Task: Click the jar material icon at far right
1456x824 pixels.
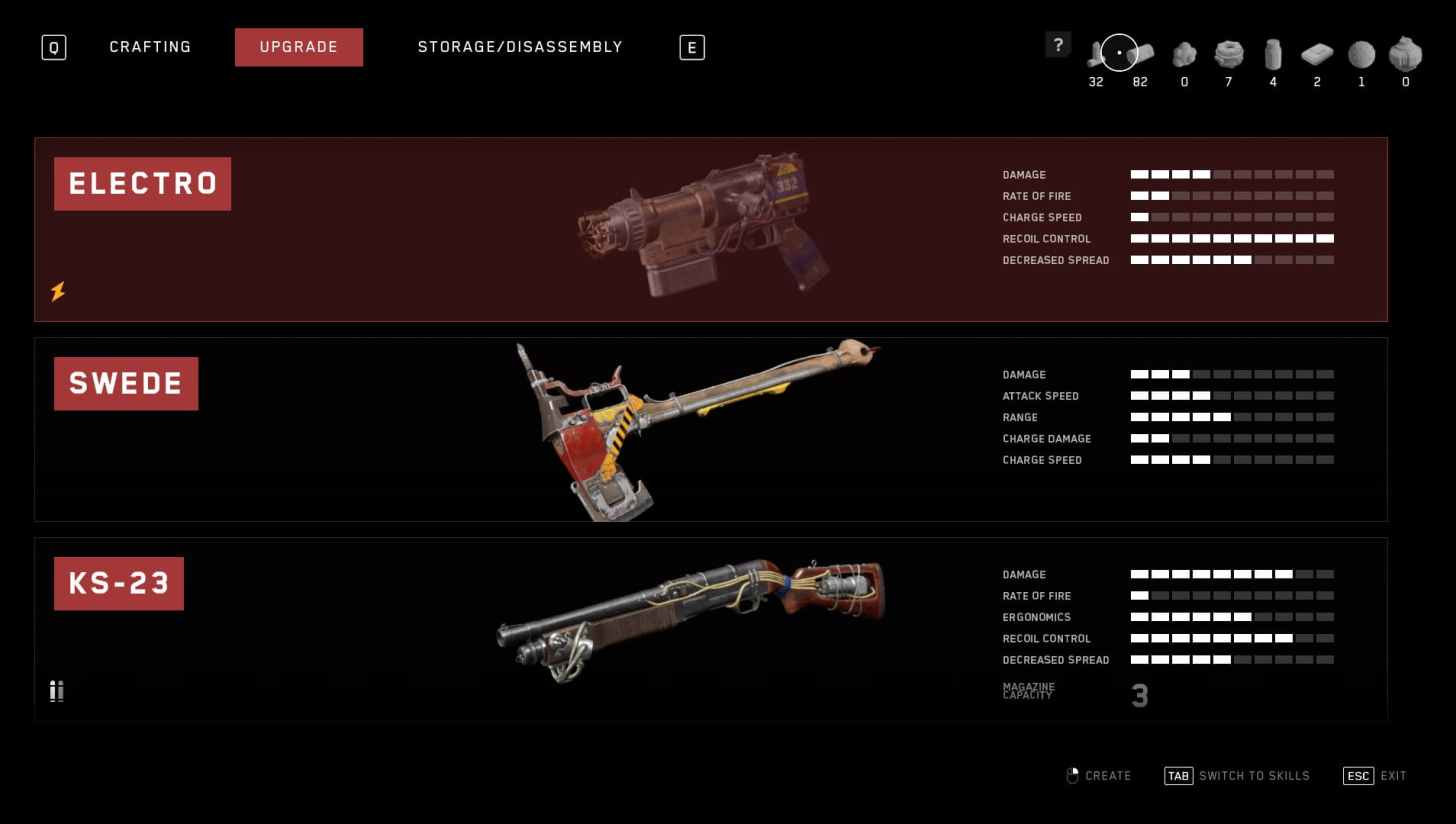Action: tap(1404, 55)
